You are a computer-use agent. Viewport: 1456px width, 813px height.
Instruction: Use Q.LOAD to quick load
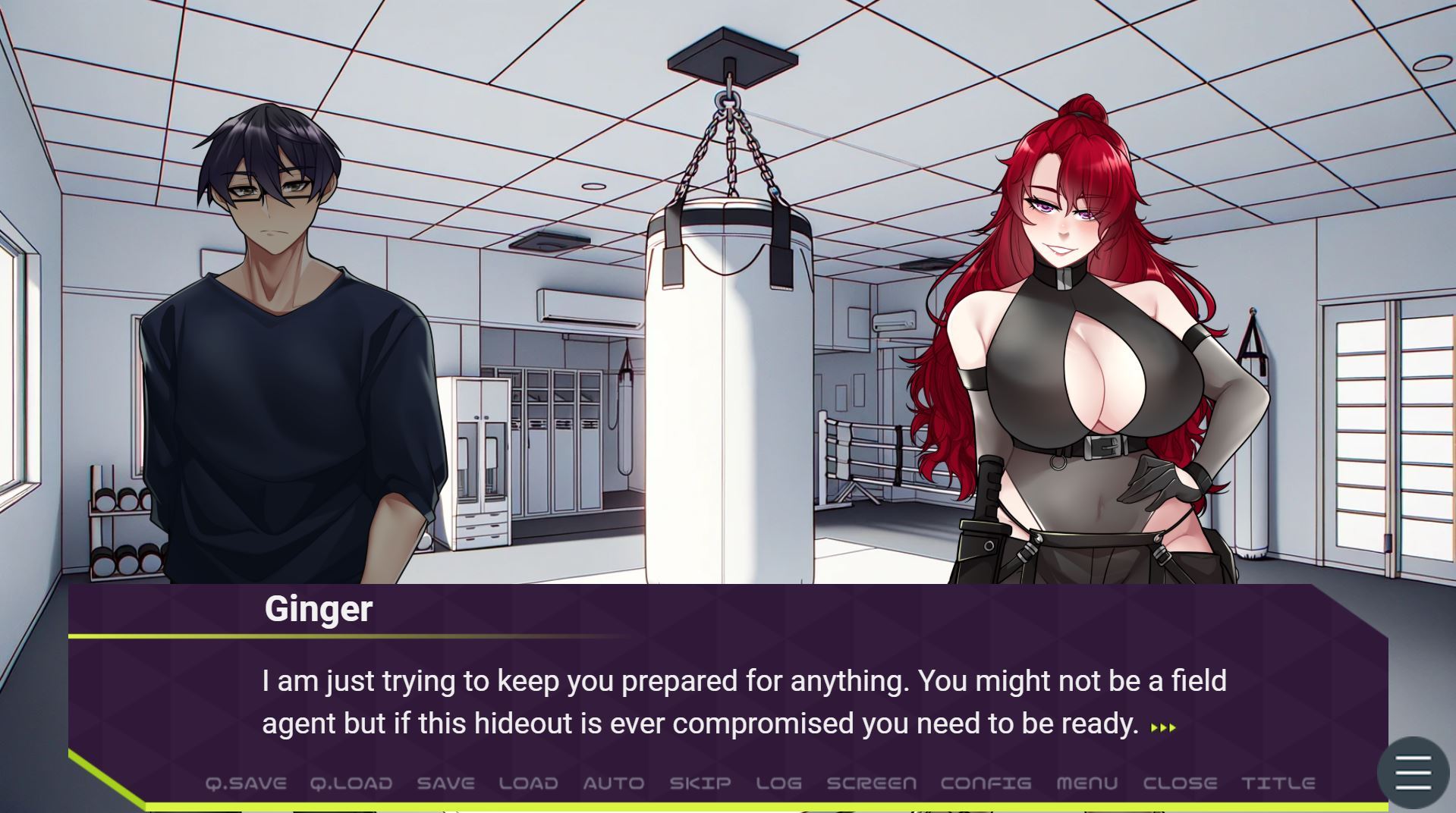tap(351, 783)
